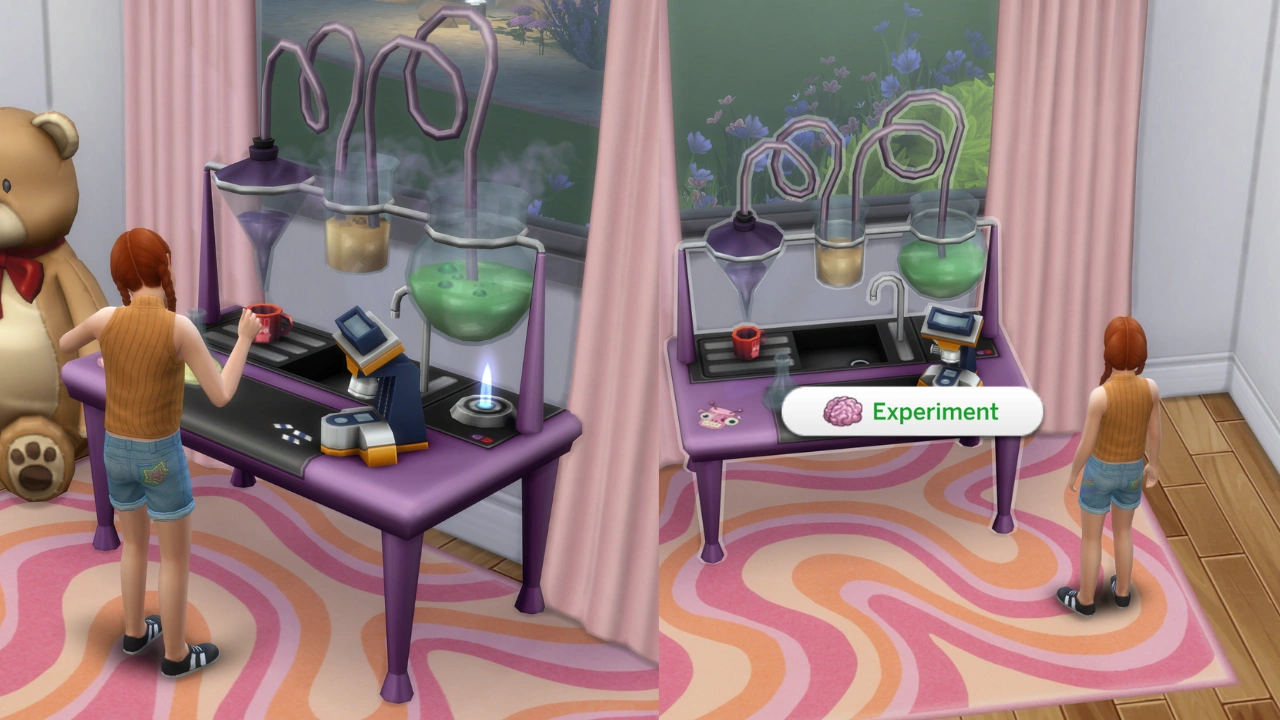This screenshot has height=720, width=1280.
Task: Select the microscope device on the chemistry table
Action: tap(362, 370)
